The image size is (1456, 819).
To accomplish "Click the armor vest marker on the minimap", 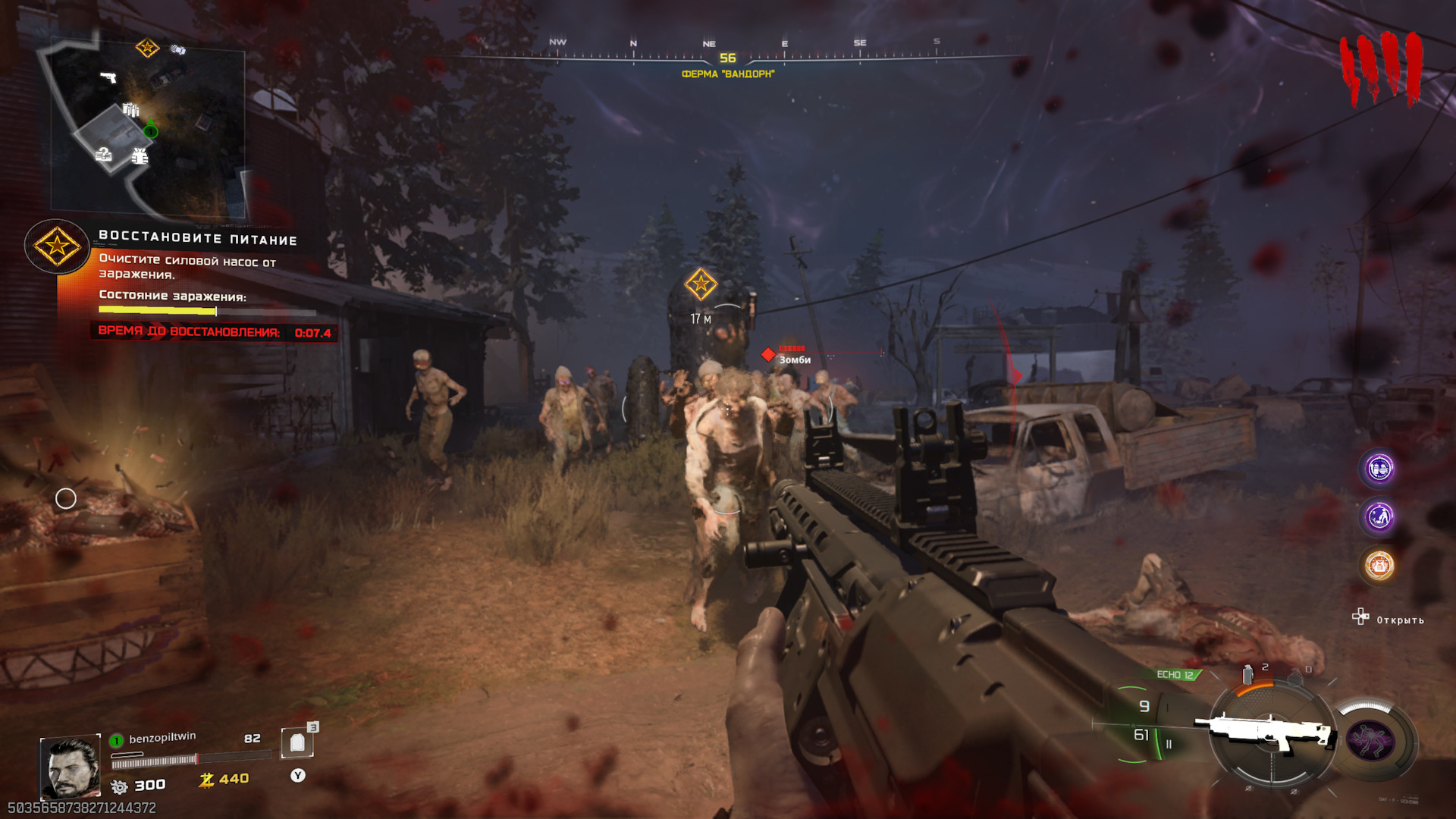I will [x=140, y=156].
